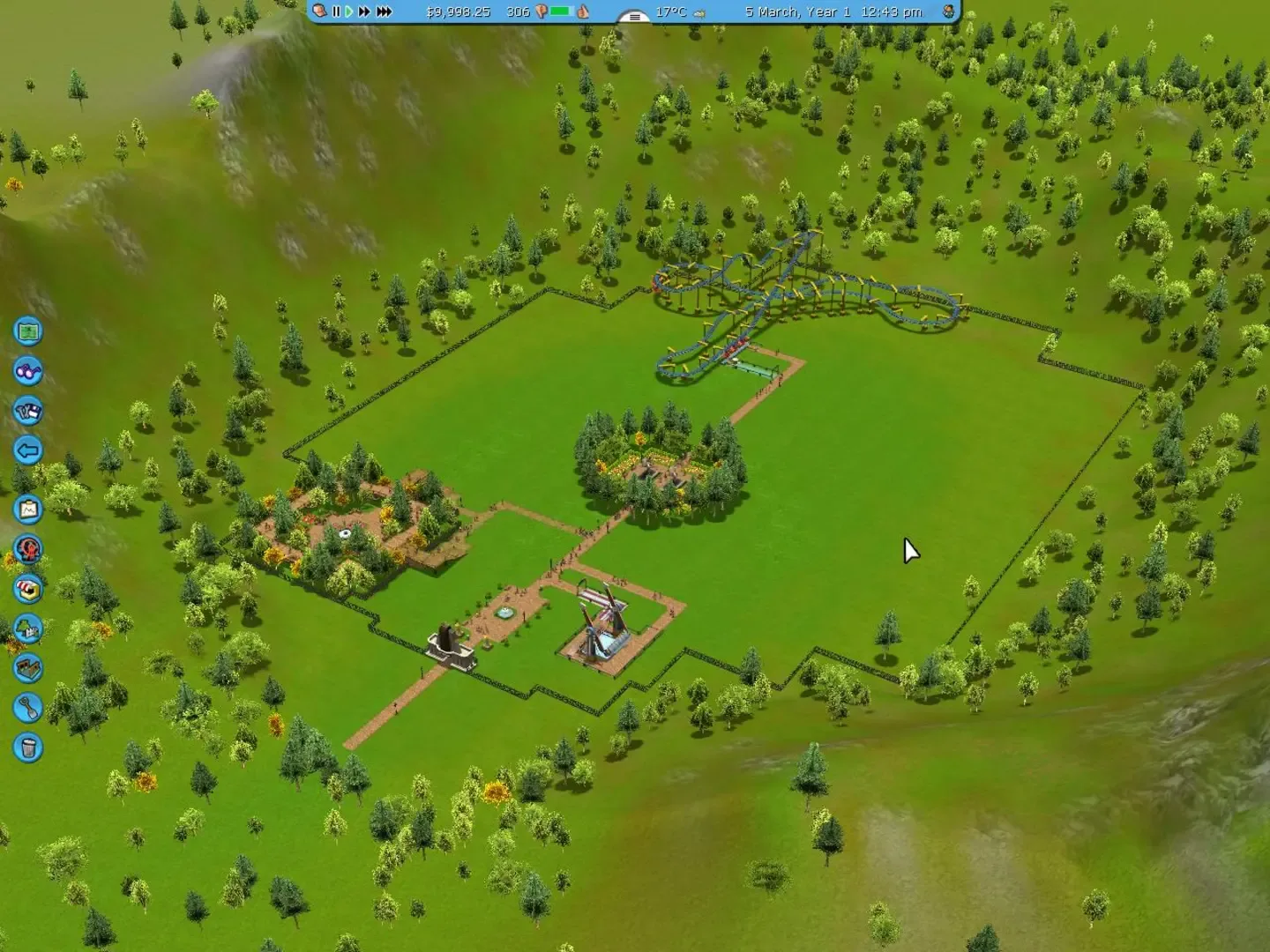Select the binoculars view tool
The width and height of the screenshot is (1270, 952).
(x=28, y=373)
